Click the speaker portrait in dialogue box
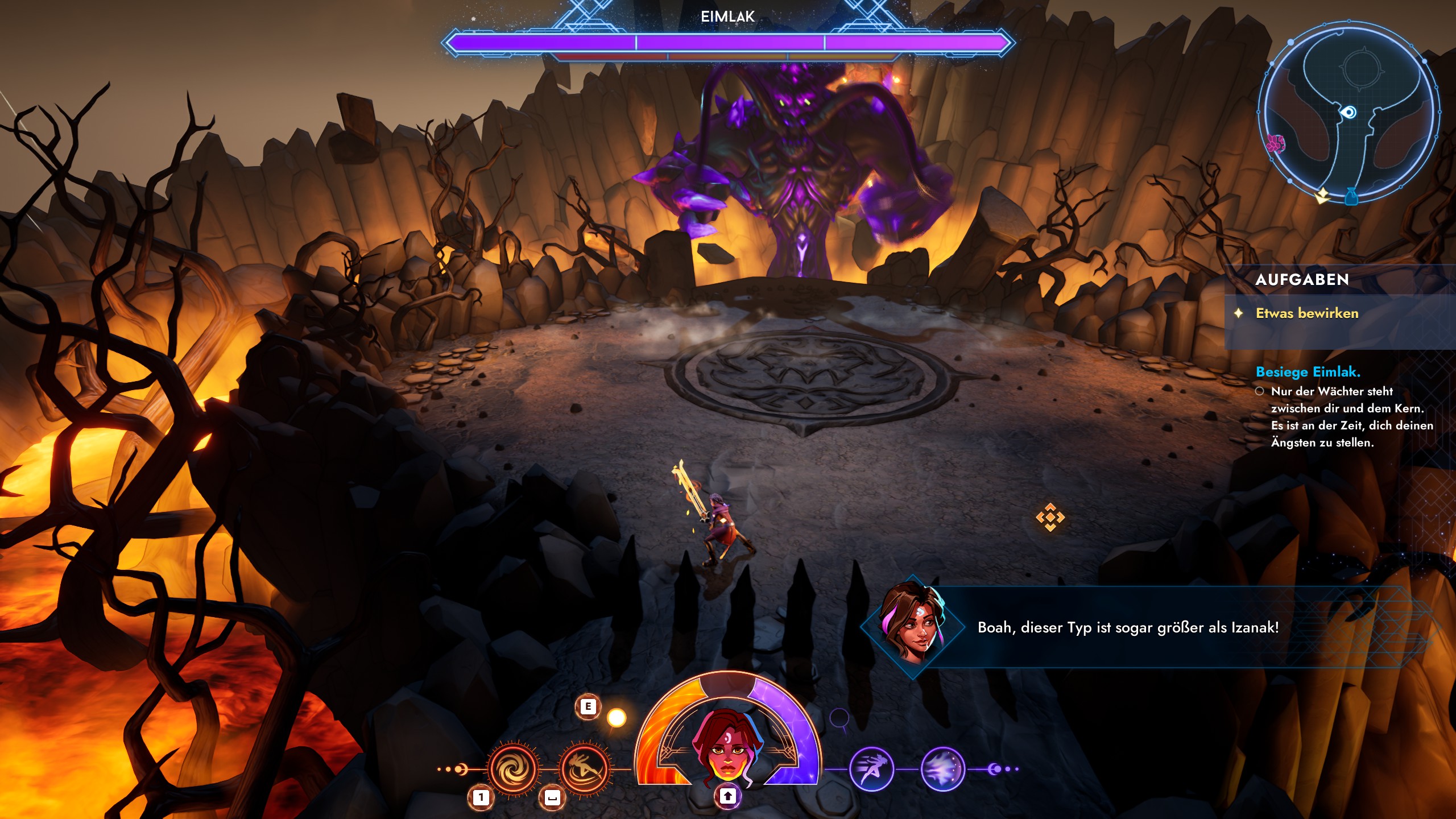1456x819 pixels. (x=912, y=627)
